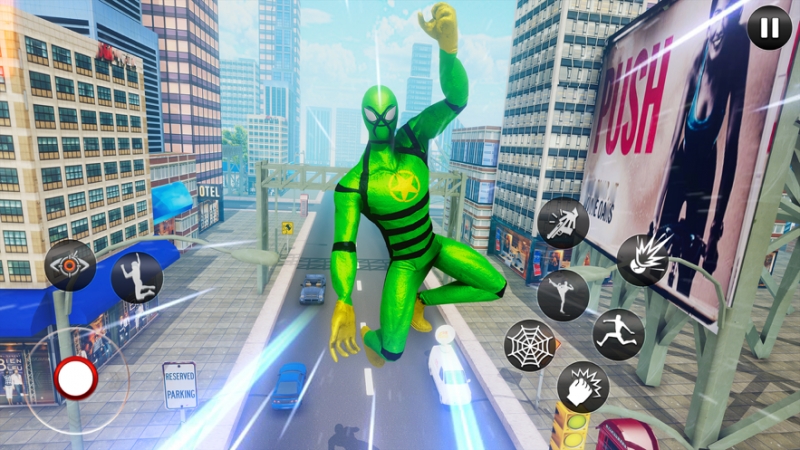Viewport: 800px width, 450px height.
Task: Pause the game with the top-right button
Action: click(x=769, y=28)
